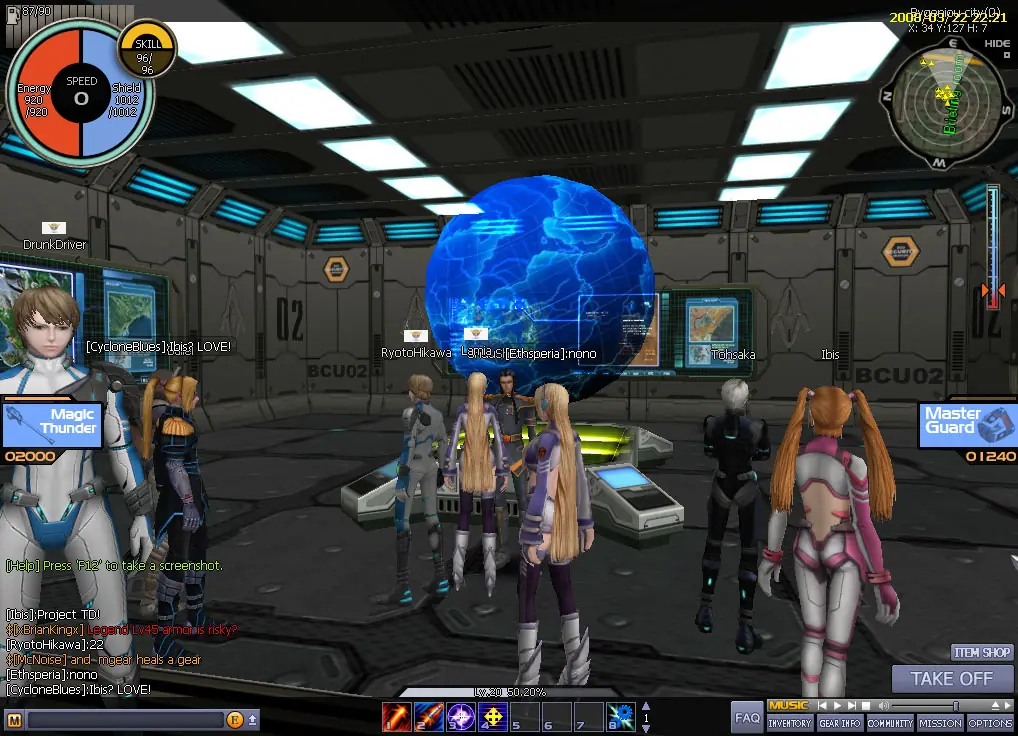View the Mission list

pyautogui.click(x=940, y=723)
